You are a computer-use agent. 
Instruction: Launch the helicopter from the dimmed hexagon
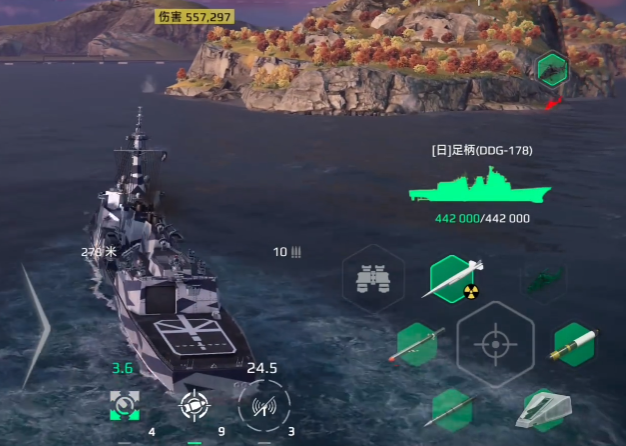[x=542, y=279]
